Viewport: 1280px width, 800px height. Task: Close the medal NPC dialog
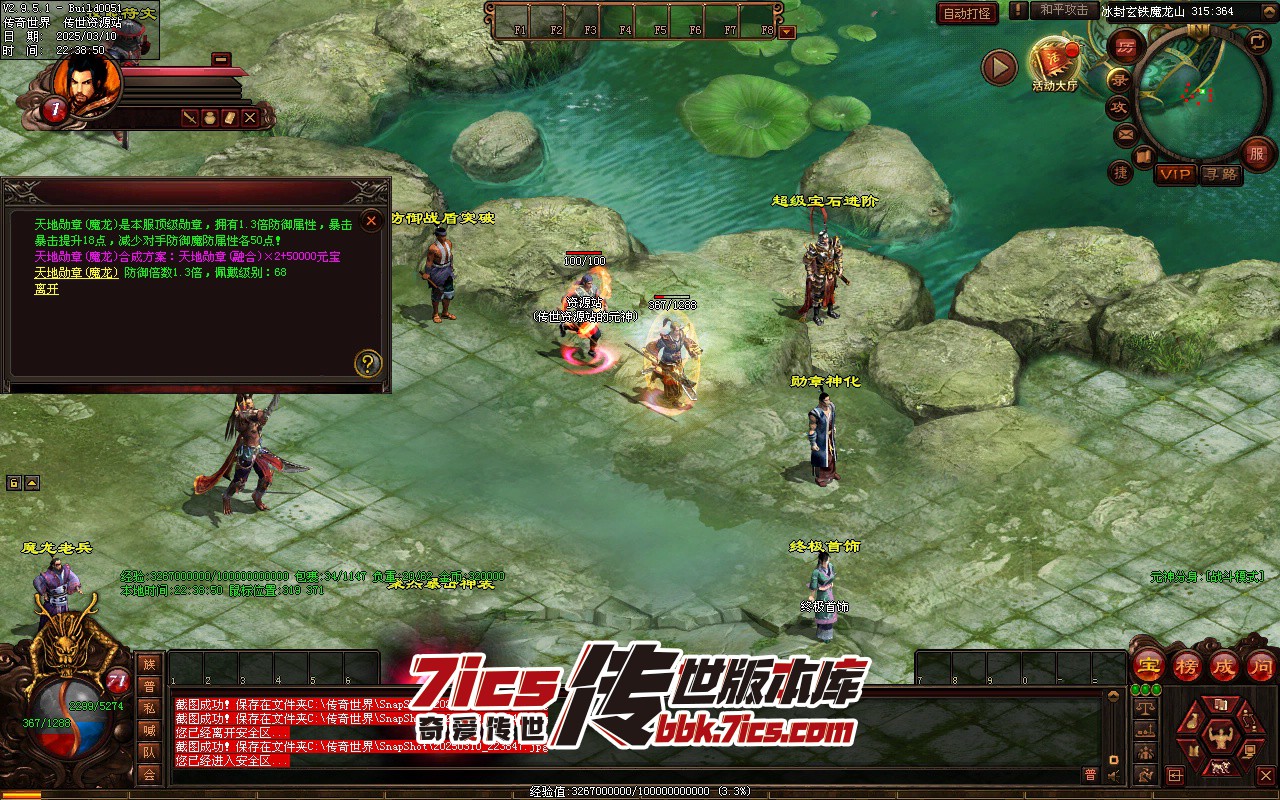[x=371, y=221]
